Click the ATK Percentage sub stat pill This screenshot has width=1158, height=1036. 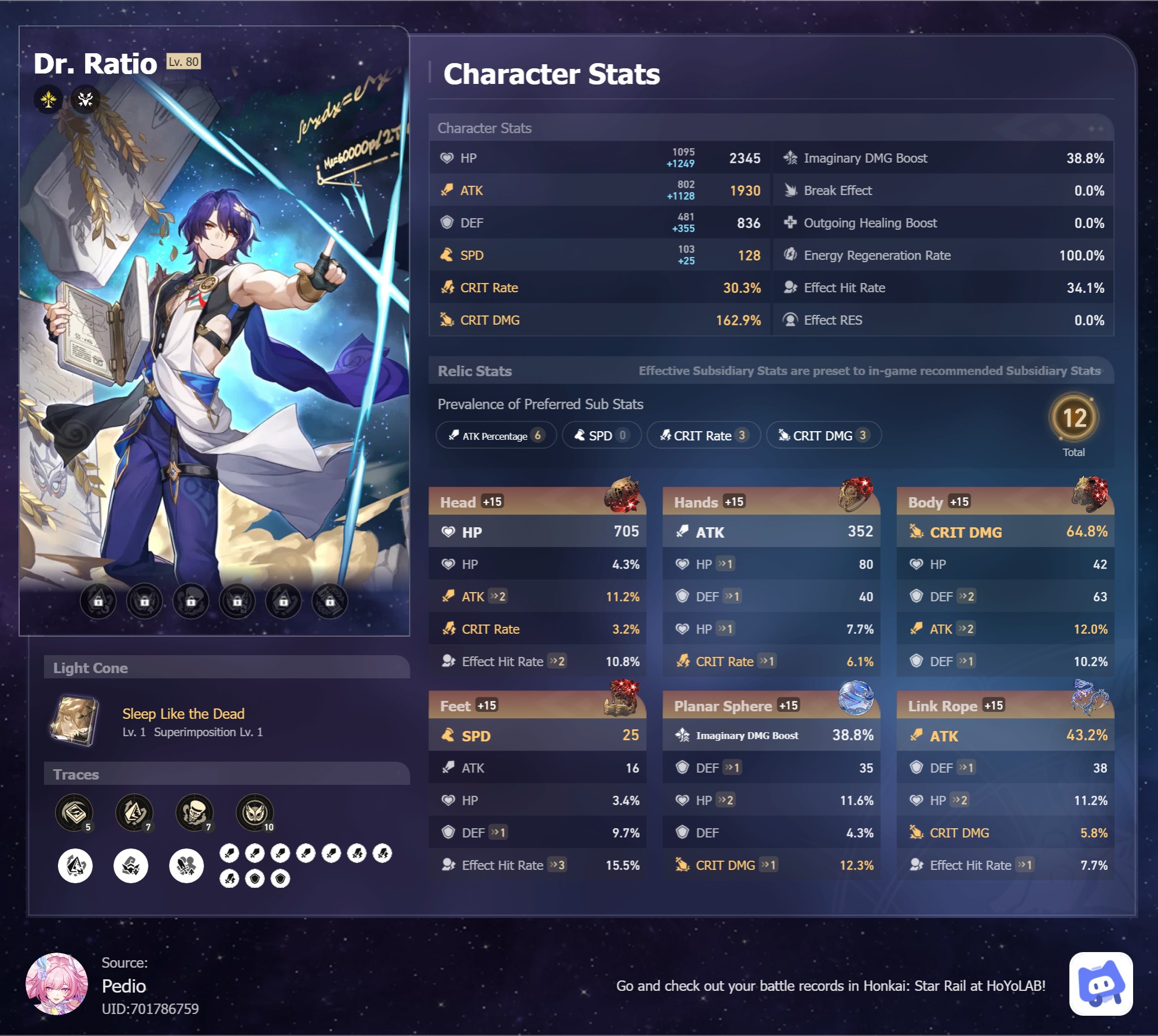[496, 435]
